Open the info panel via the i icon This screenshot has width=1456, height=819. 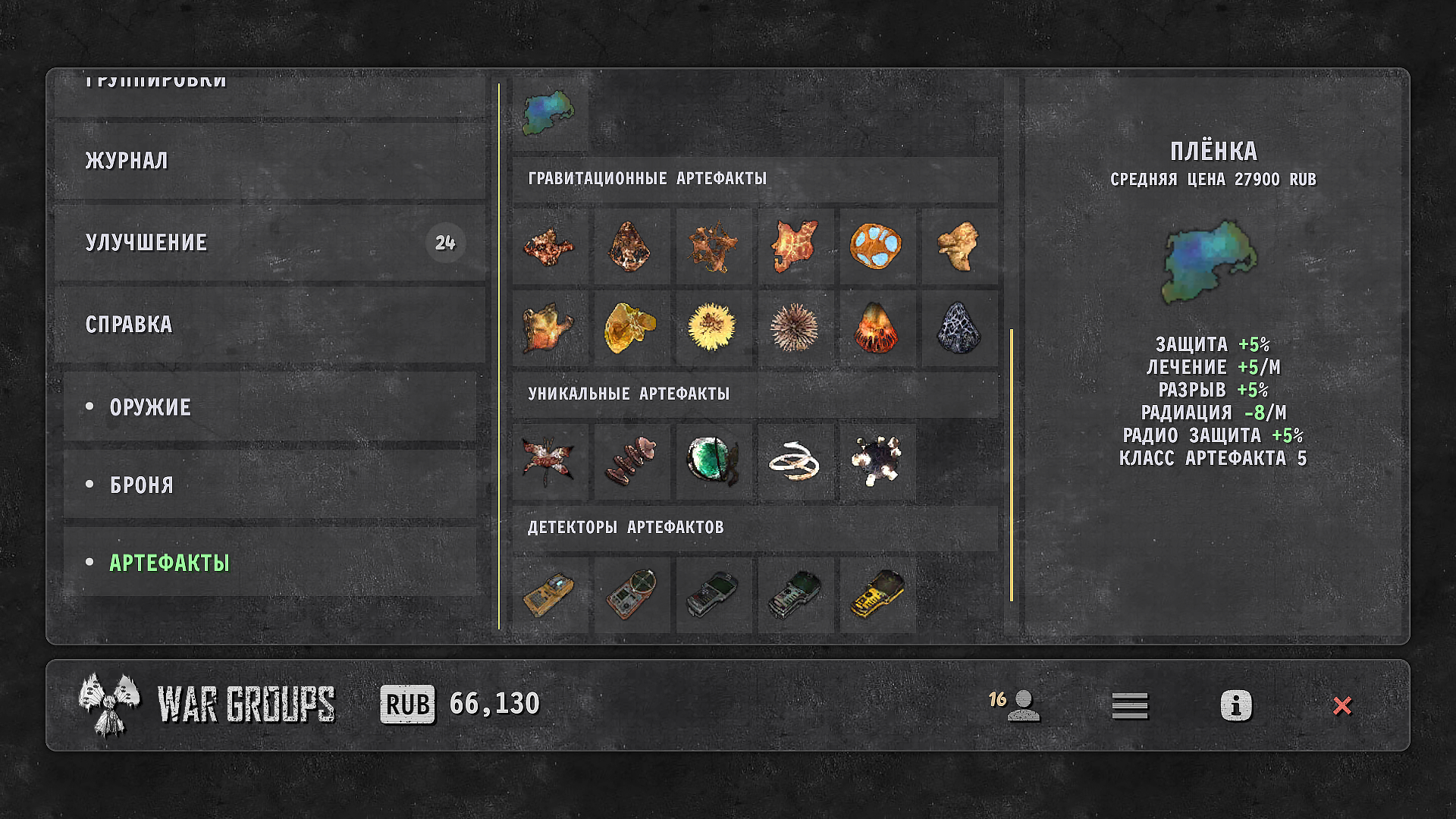tap(1235, 705)
